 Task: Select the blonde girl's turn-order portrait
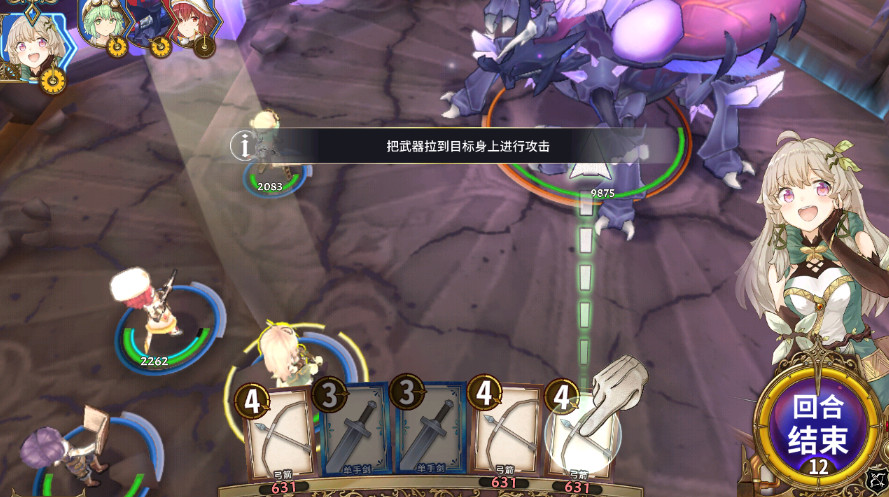tap(32, 40)
